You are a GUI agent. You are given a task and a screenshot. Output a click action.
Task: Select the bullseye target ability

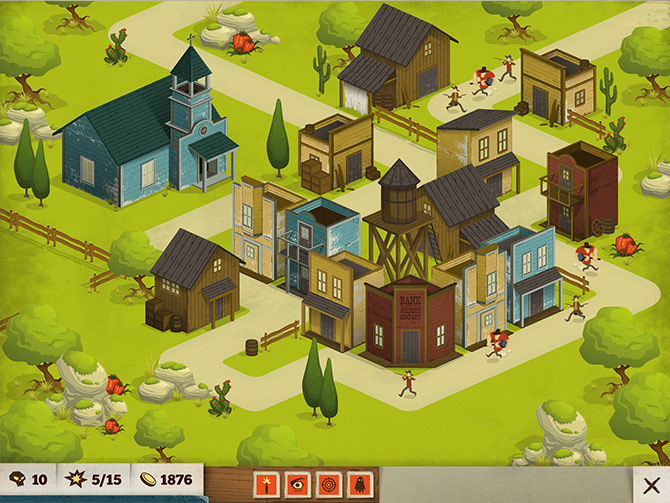pyautogui.click(x=328, y=481)
